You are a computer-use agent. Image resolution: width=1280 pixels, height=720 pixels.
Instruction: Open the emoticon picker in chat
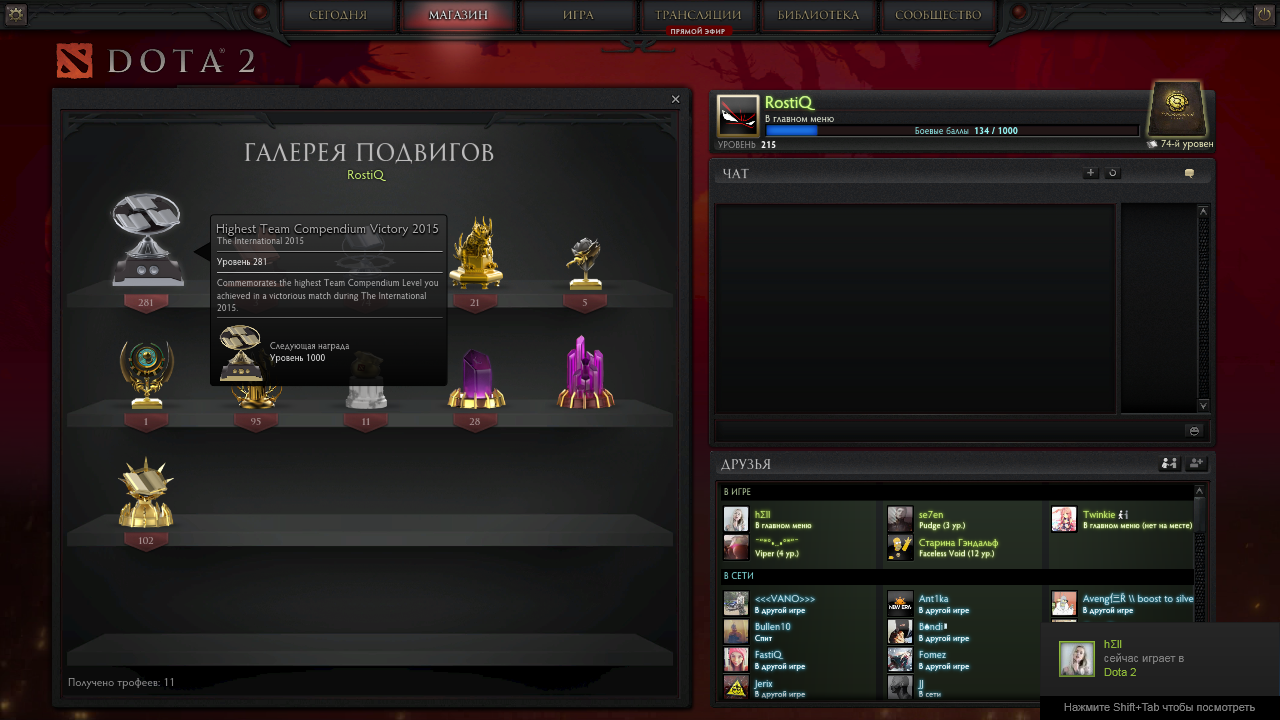tap(1193, 430)
